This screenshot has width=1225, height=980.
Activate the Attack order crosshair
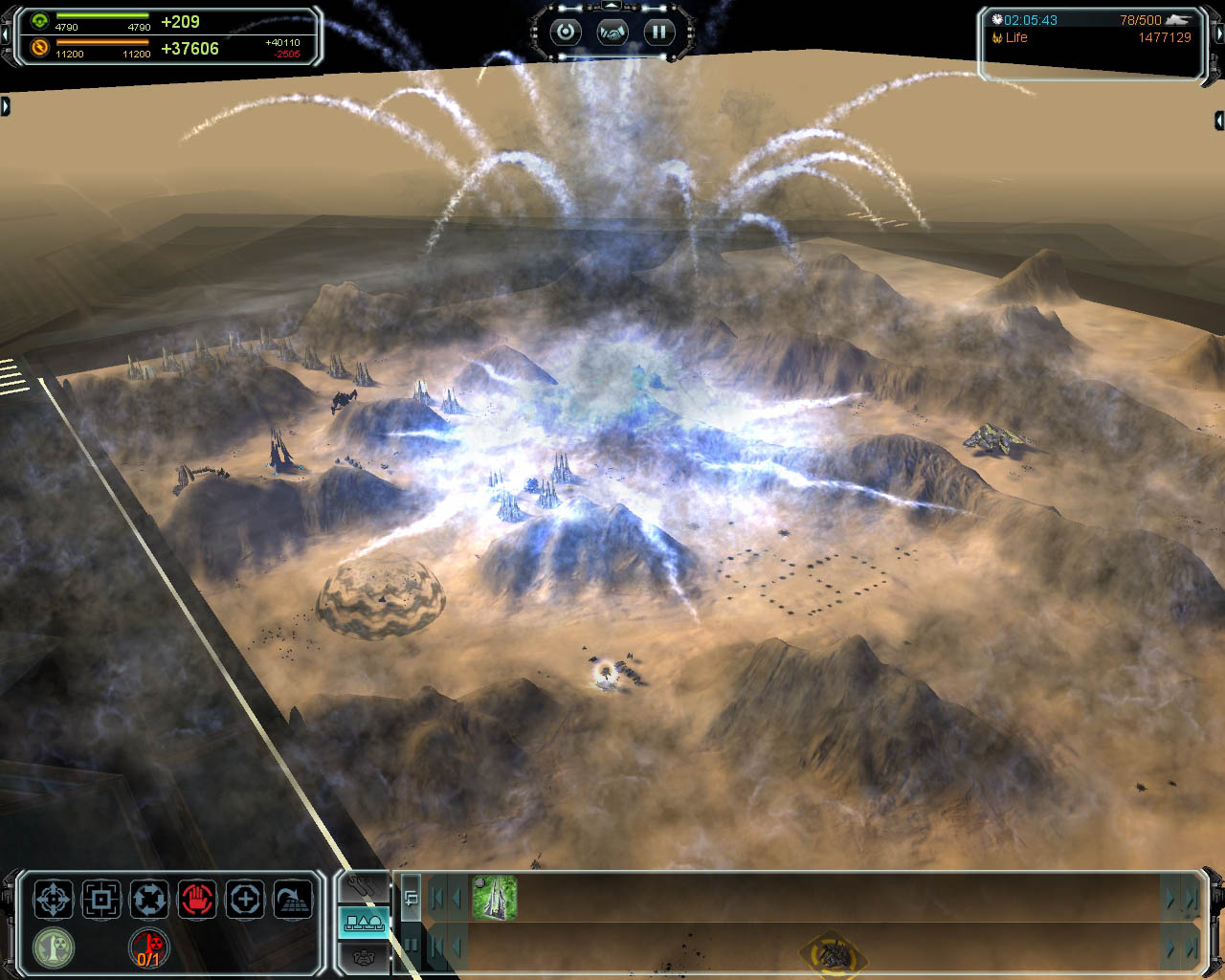click(101, 900)
